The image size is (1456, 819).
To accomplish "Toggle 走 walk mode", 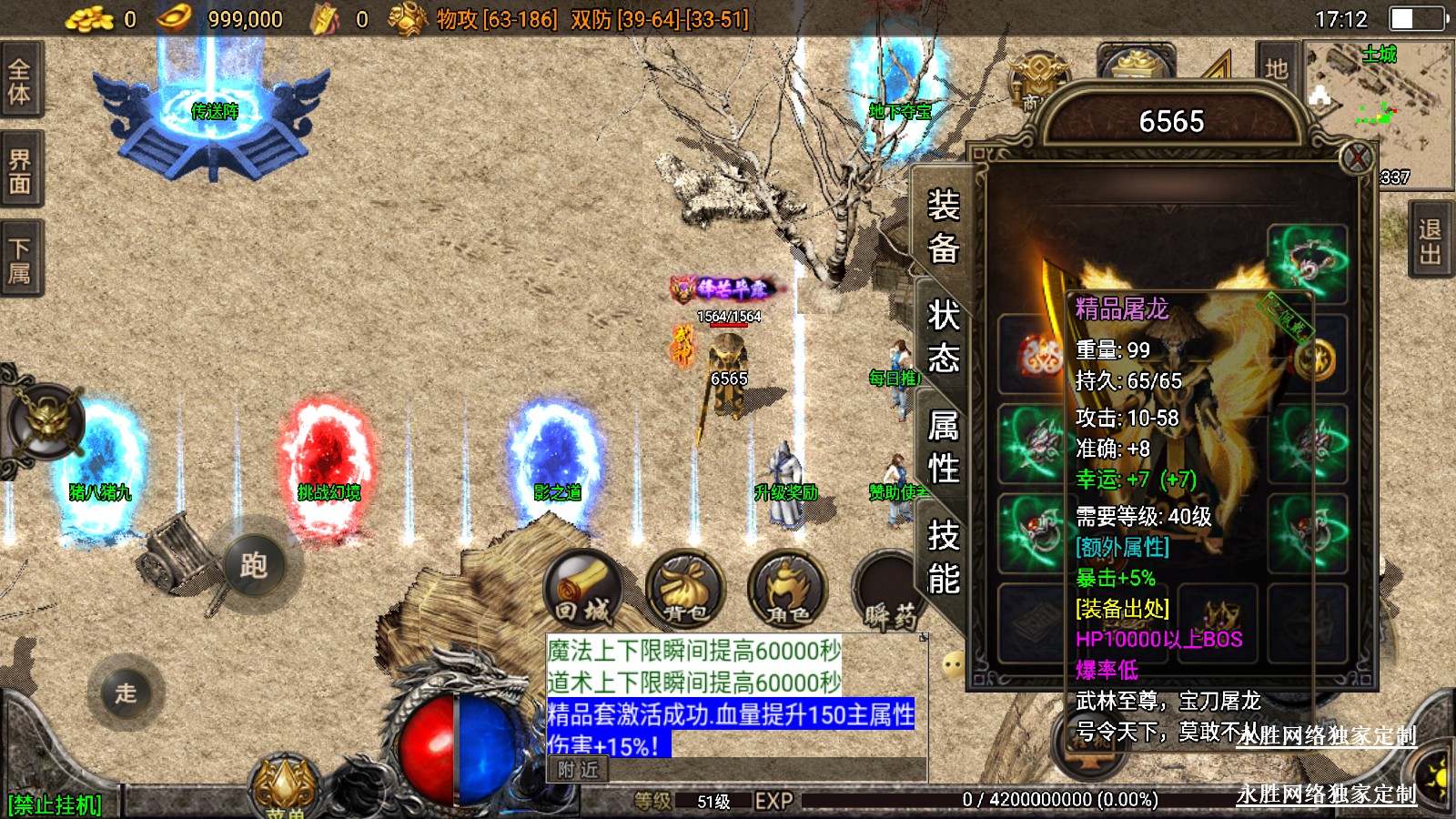I will tap(126, 693).
